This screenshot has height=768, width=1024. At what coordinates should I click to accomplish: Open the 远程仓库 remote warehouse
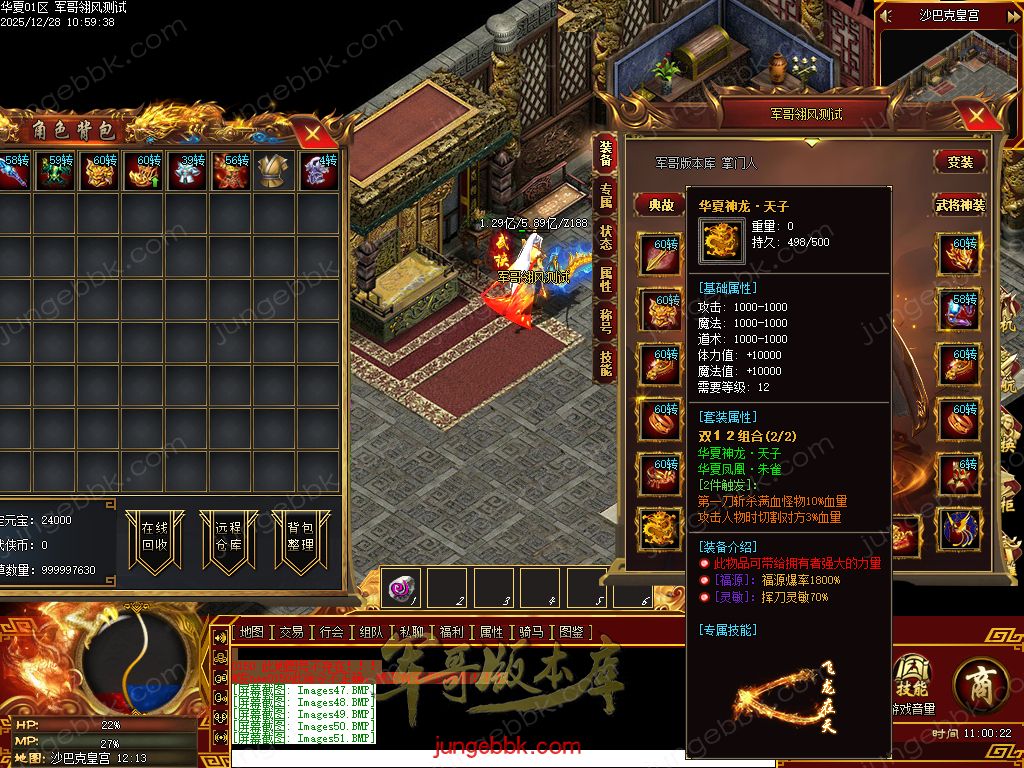[227, 537]
